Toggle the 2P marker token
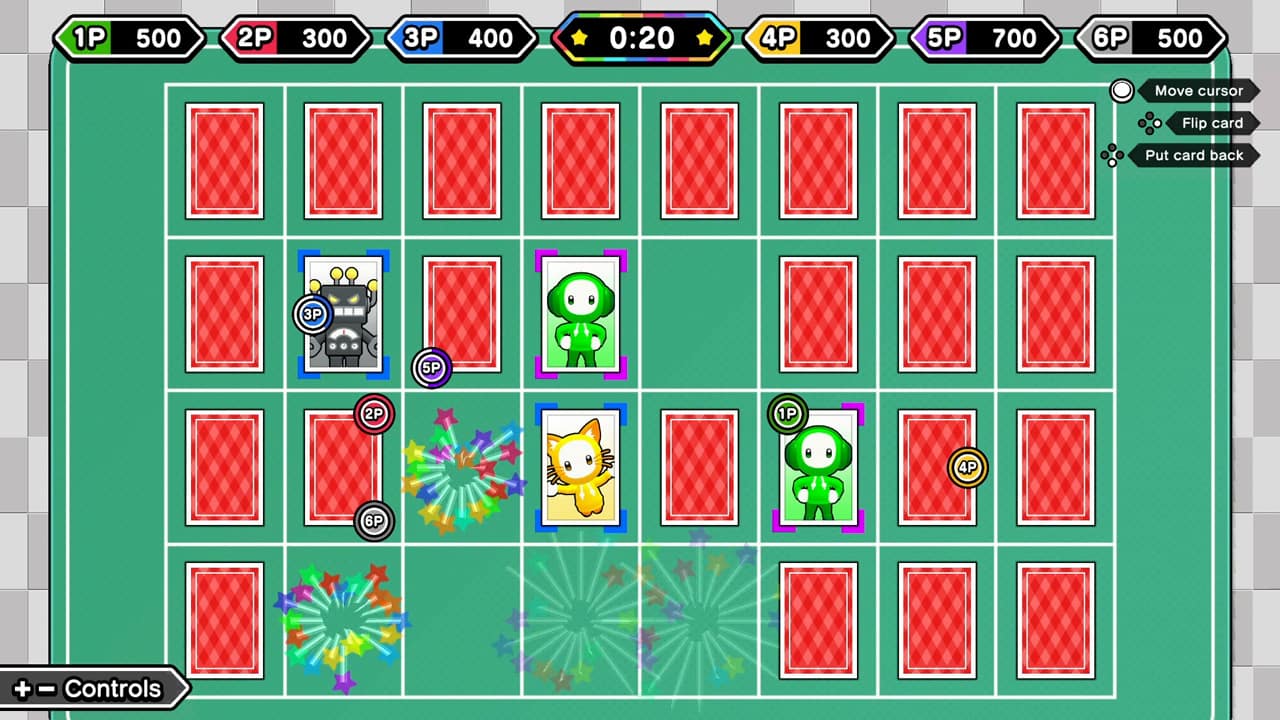This screenshot has height=720, width=1280. click(375, 415)
